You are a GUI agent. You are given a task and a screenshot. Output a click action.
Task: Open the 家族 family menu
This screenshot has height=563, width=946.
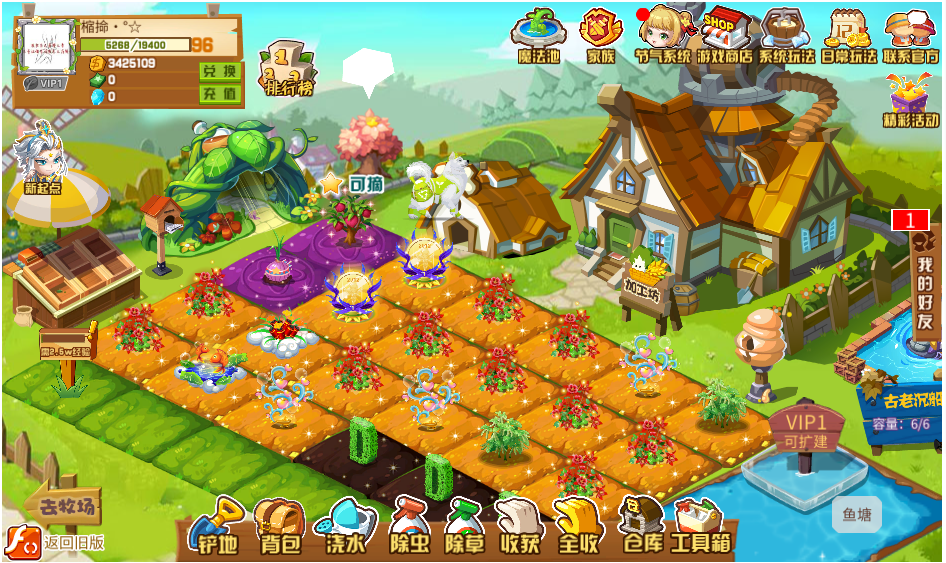[x=601, y=35]
